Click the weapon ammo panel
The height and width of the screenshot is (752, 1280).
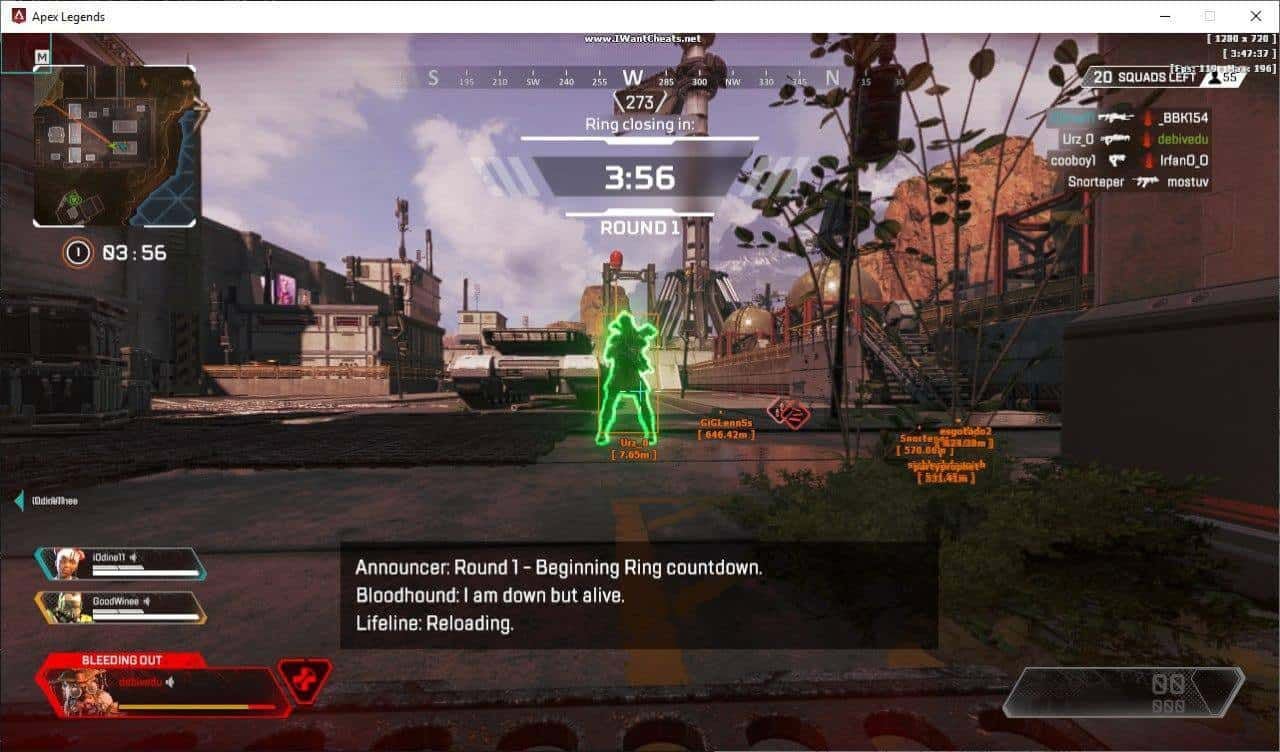tap(1123, 692)
